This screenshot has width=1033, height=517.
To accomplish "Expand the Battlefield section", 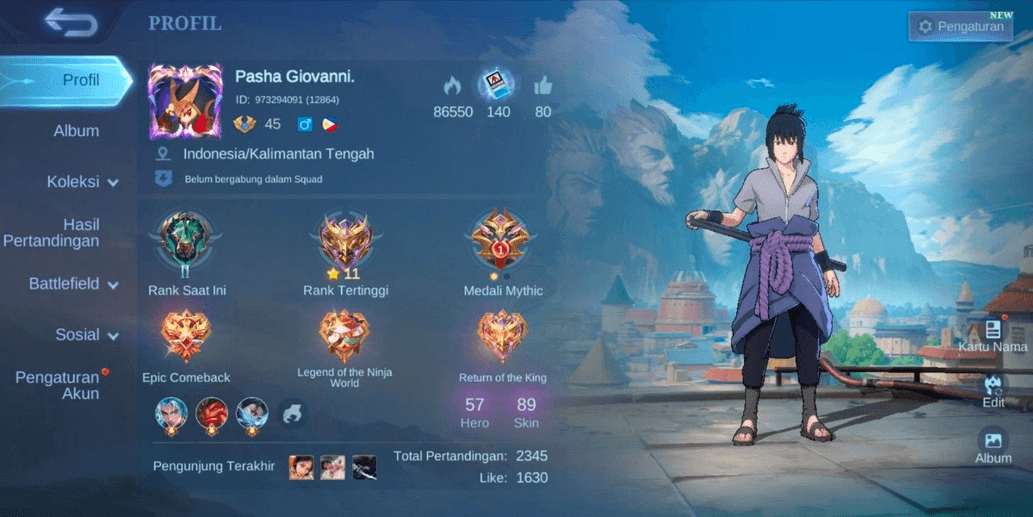I will [73, 284].
